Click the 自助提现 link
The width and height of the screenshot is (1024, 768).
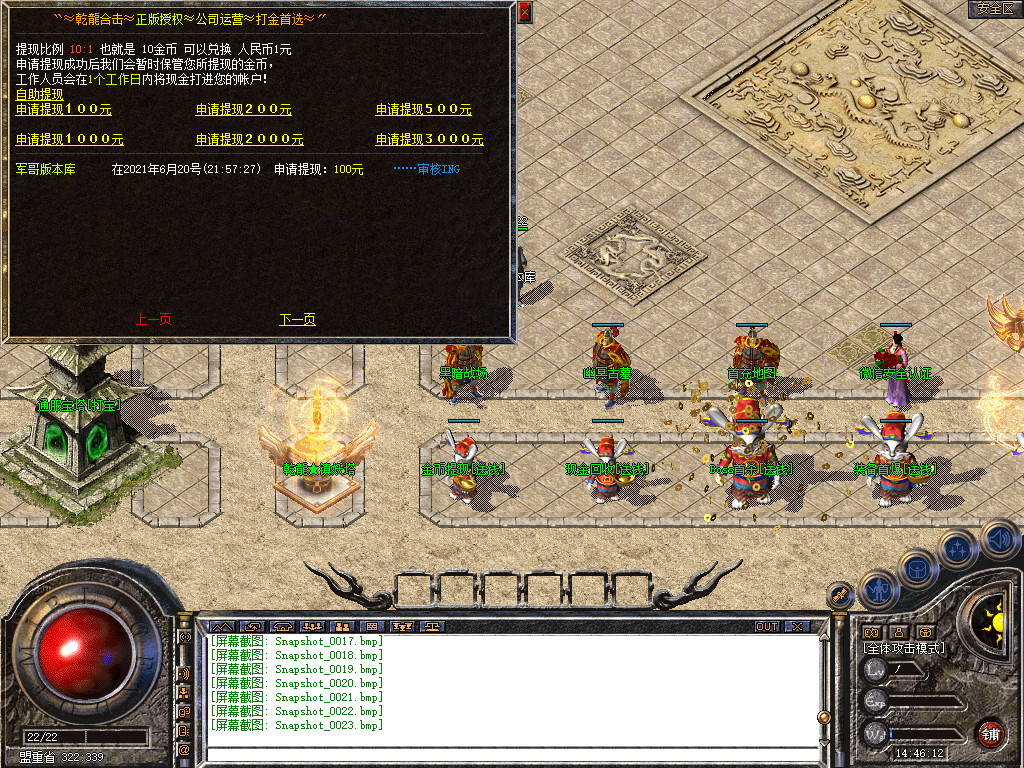[x=39, y=95]
